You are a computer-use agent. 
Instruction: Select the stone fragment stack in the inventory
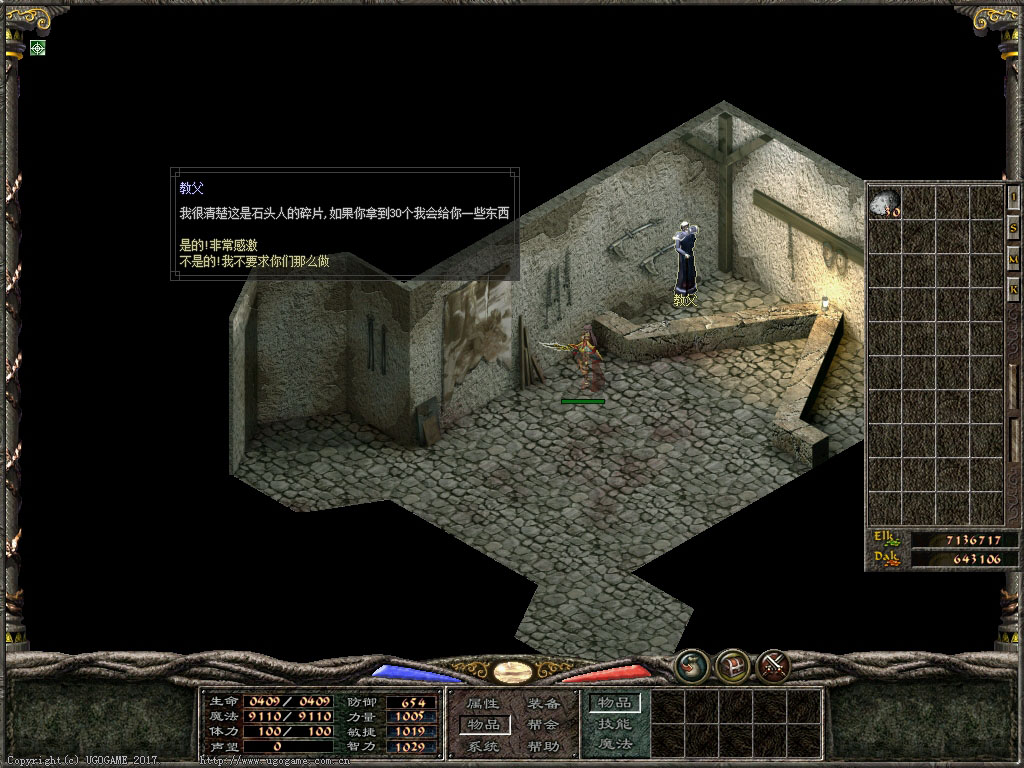884,203
